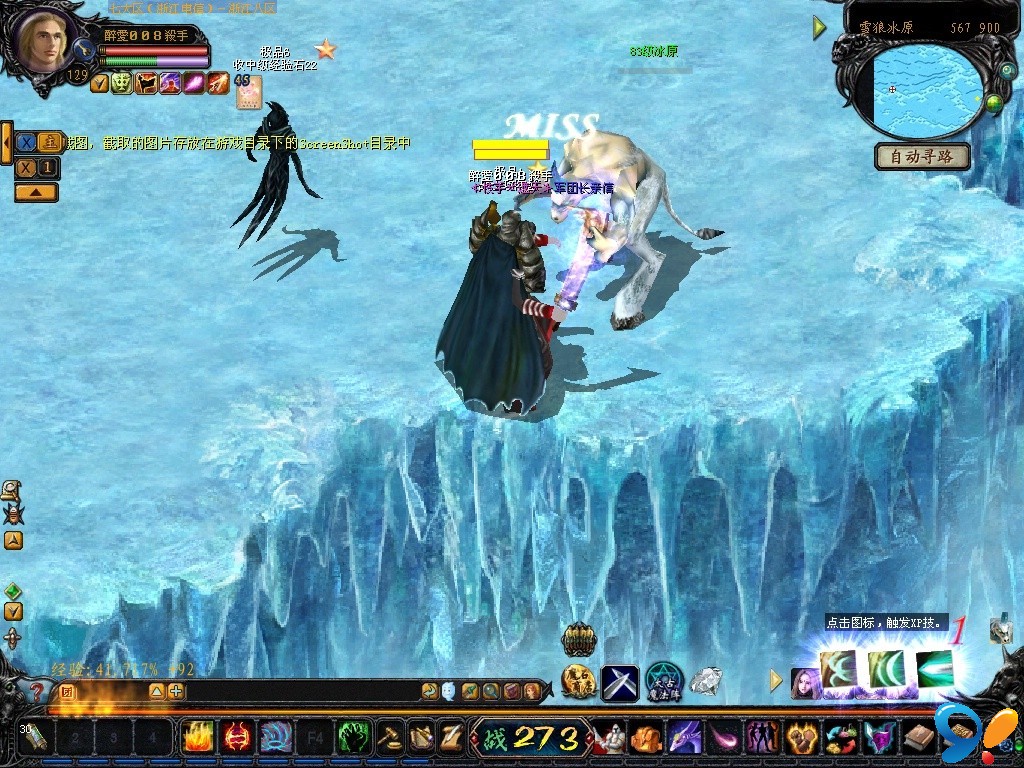Screen dimensions: 1024x768
Task: Open the flaming fist skills icon
Action: (x=802, y=739)
